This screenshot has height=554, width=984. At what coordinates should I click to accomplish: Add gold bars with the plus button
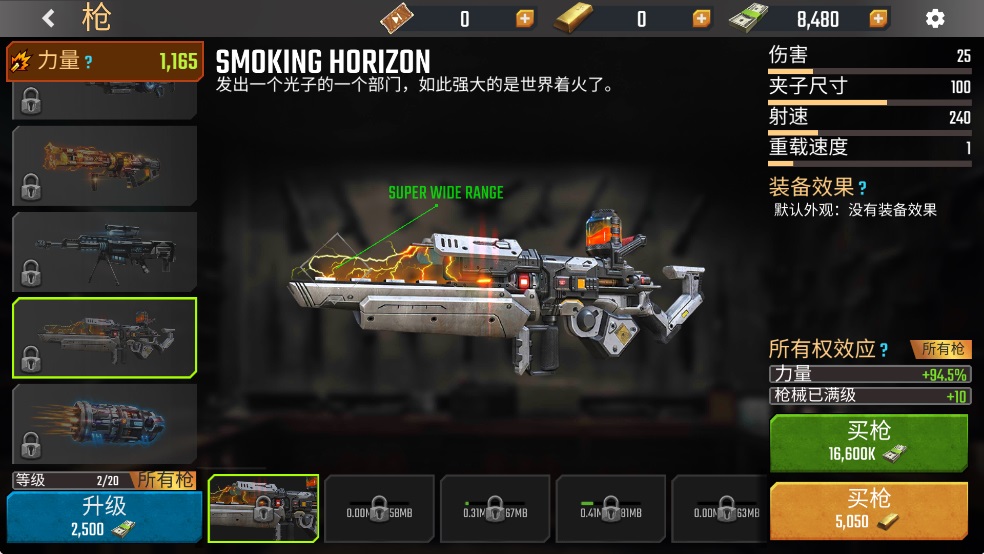(702, 18)
